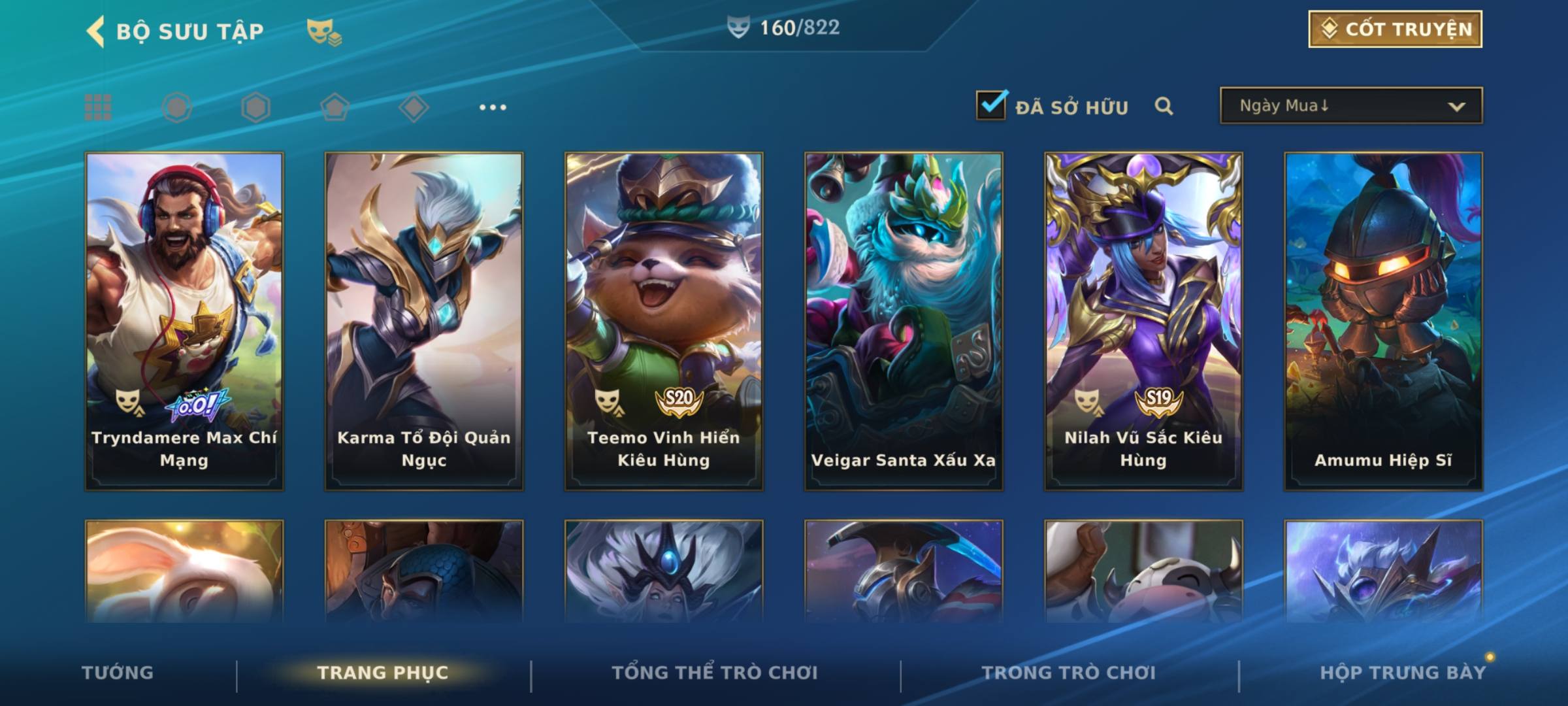Choose Karma Tổ Đội Quản Ngục skin
The width and height of the screenshot is (1568, 706).
pyautogui.click(x=424, y=321)
